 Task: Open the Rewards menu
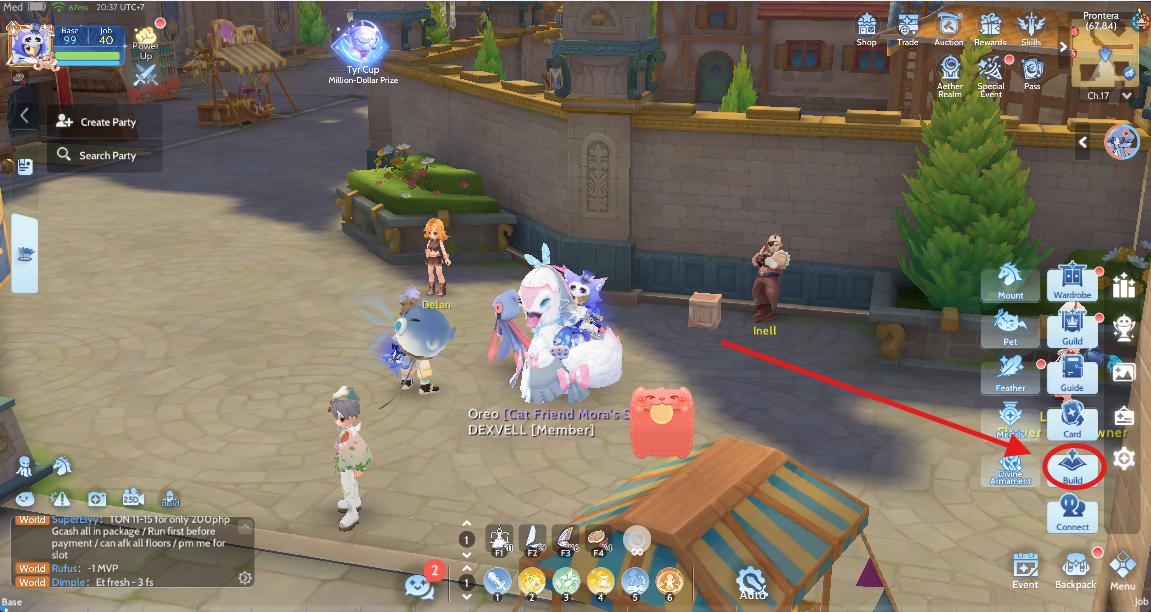[990, 27]
